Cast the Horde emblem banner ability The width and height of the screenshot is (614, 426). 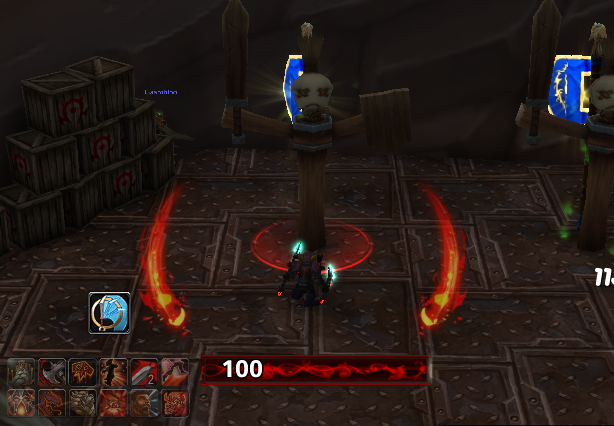click(83, 373)
